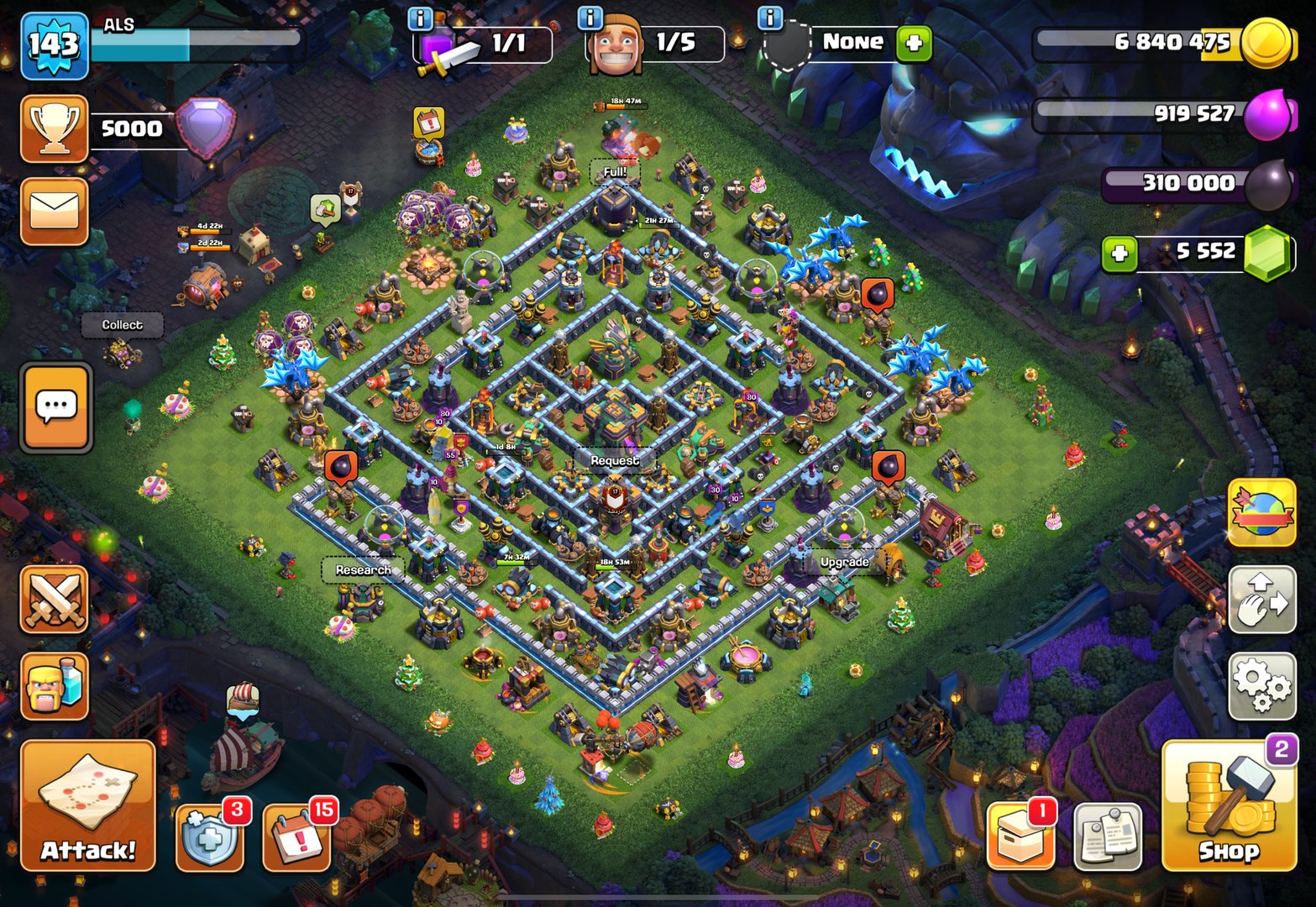Add a shield with green plus

pyautogui.click(x=914, y=42)
